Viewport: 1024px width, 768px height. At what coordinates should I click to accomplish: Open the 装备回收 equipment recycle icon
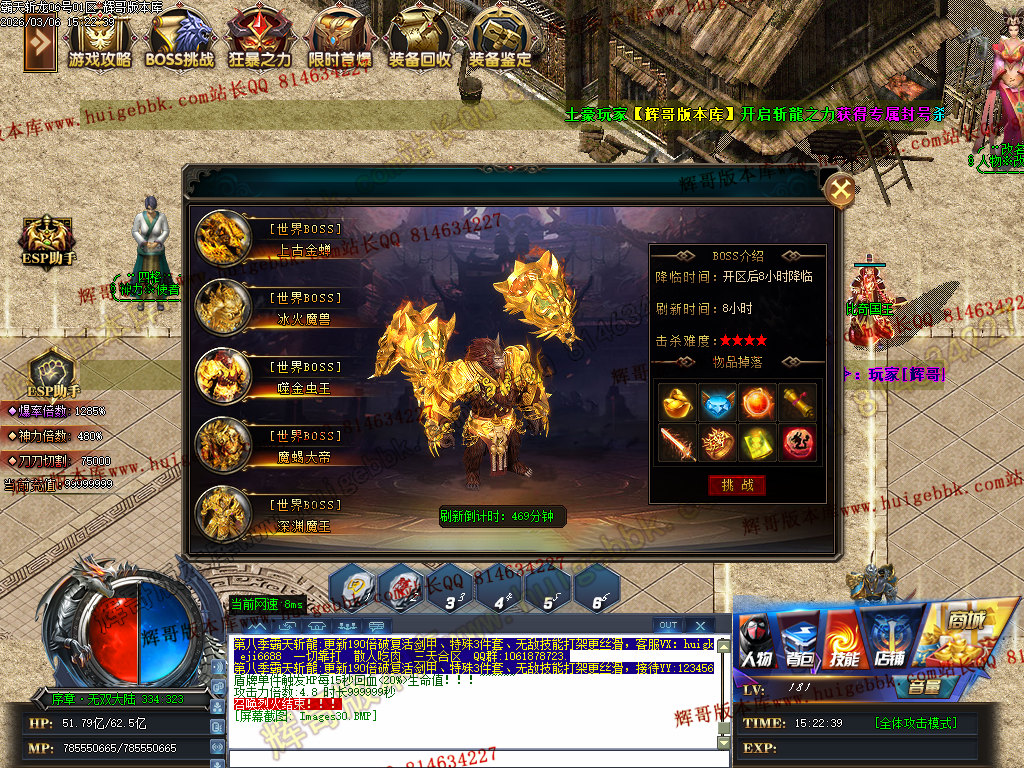tap(420, 40)
